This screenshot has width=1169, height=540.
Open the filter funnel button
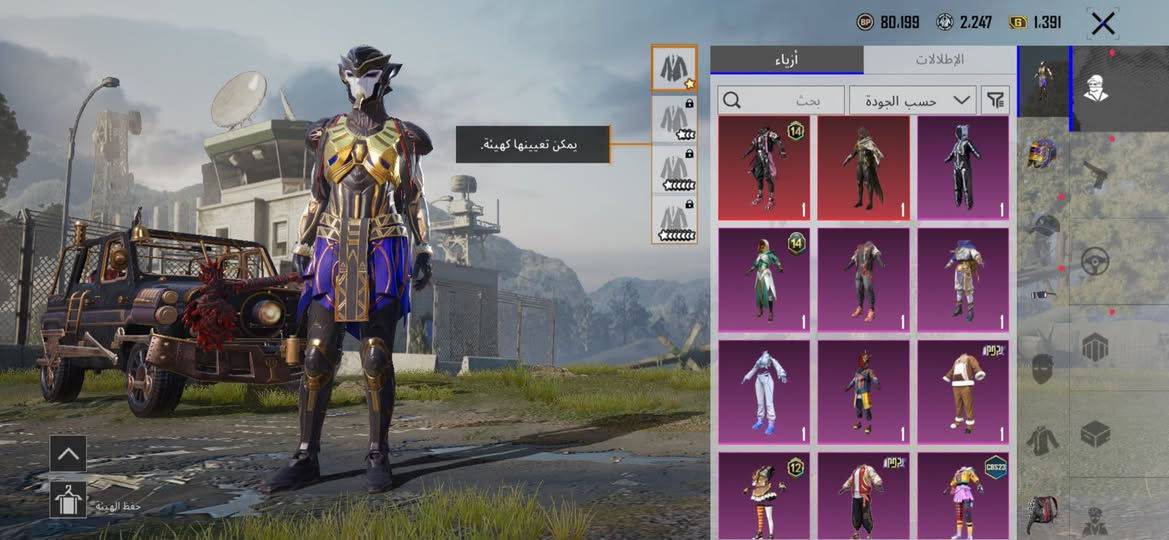996,100
